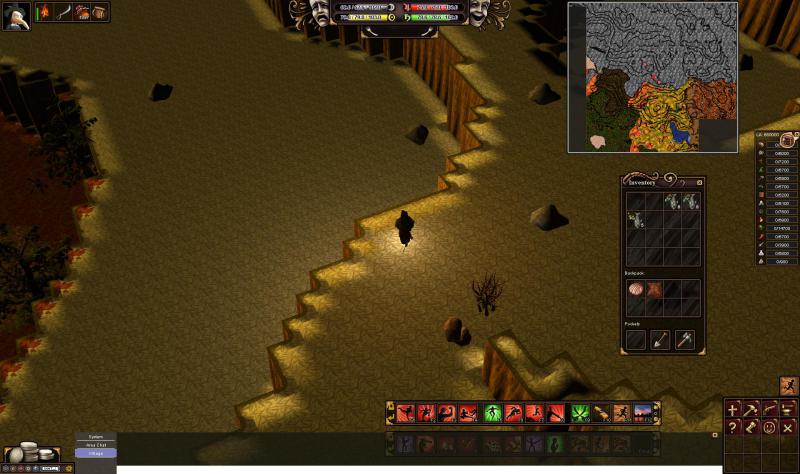The width and height of the screenshot is (800, 474).
Task: Click the plague doctor character portrait
Action: (x=15, y=14)
